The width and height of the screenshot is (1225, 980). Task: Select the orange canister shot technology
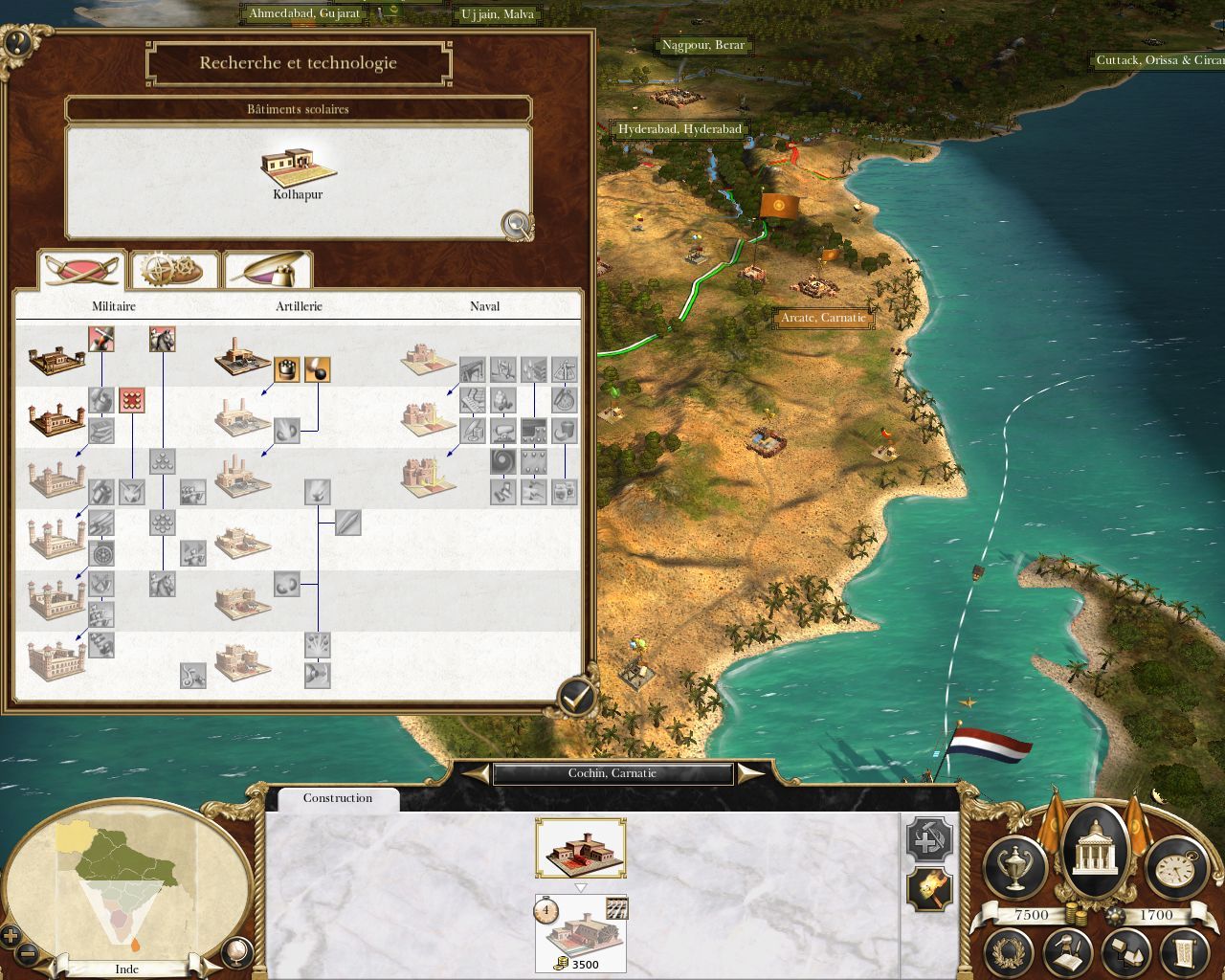click(287, 368)
